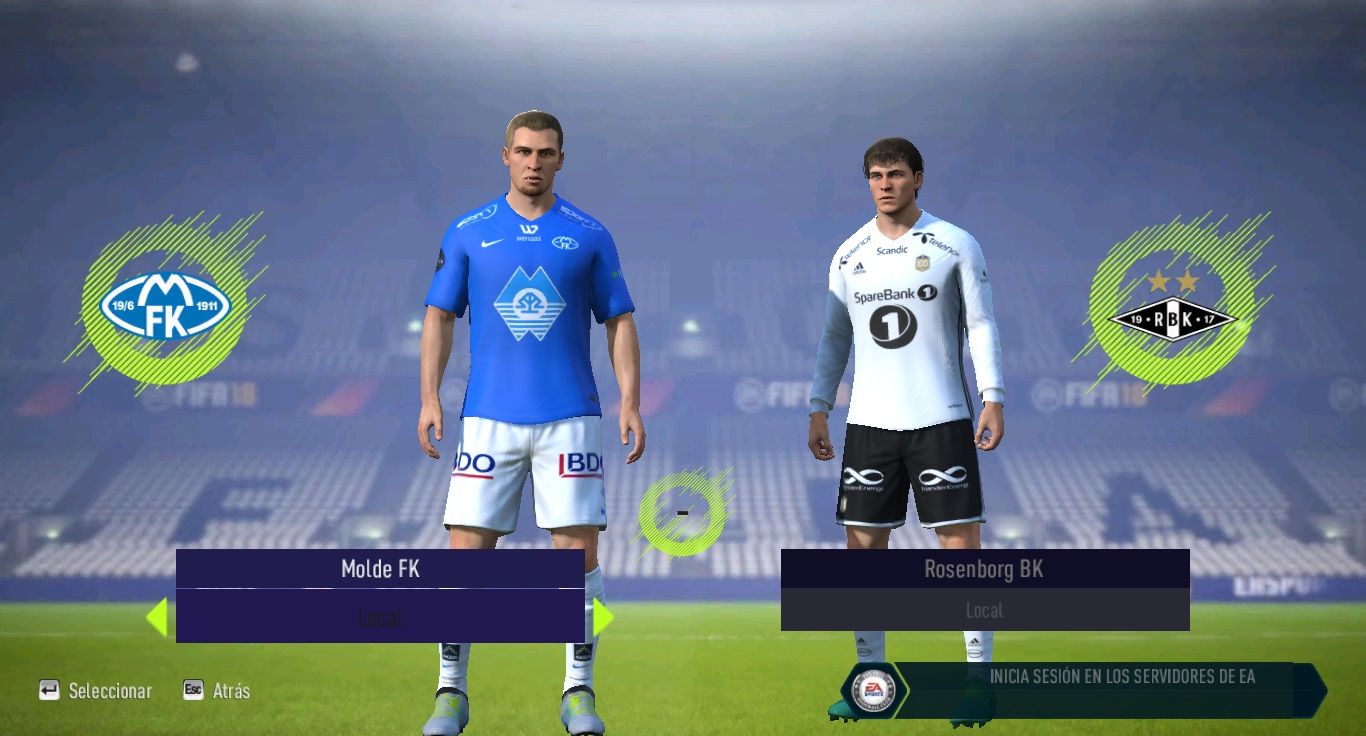Click the left arrow beside Molde FK
This screenshot has height=736, width=1366.
(157, 617)
